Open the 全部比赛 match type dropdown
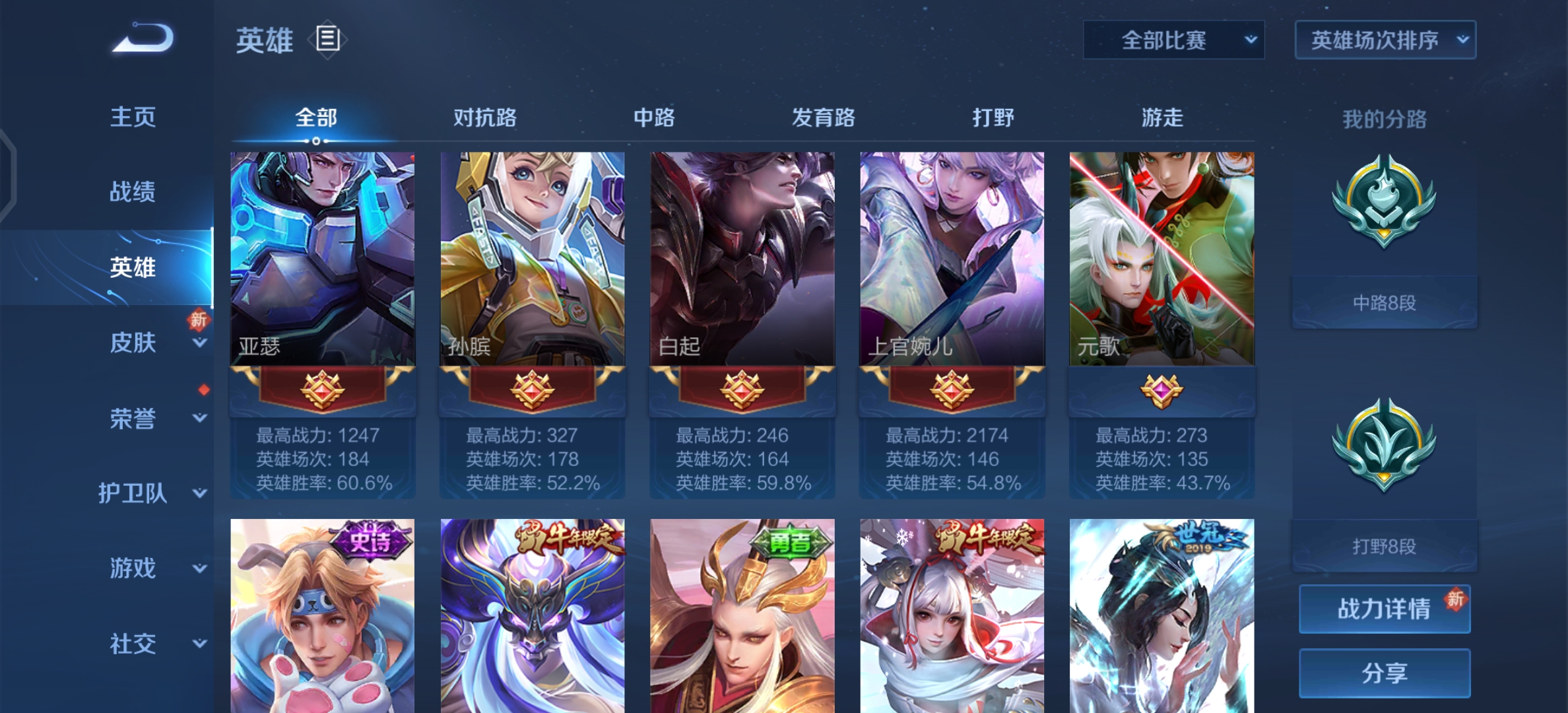 [1174, 40]
